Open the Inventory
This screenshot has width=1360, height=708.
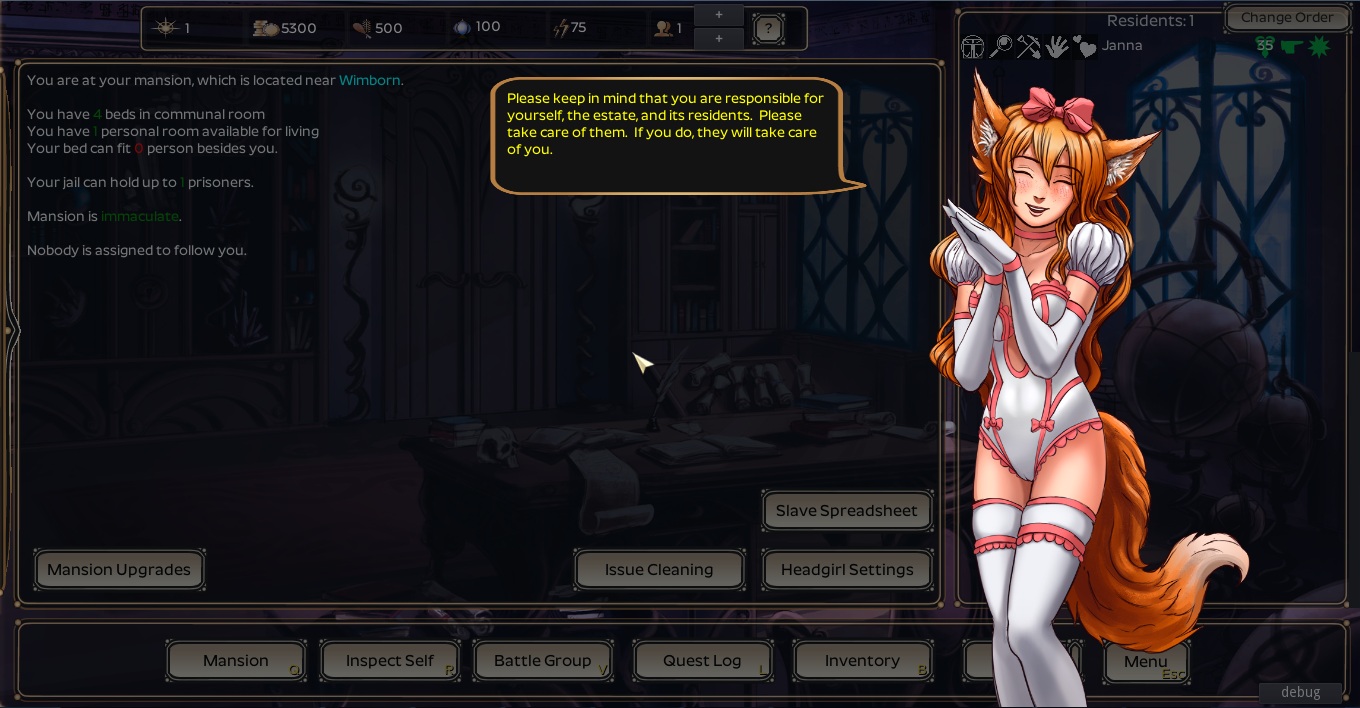pyautogui.click(x=862, y=661)
